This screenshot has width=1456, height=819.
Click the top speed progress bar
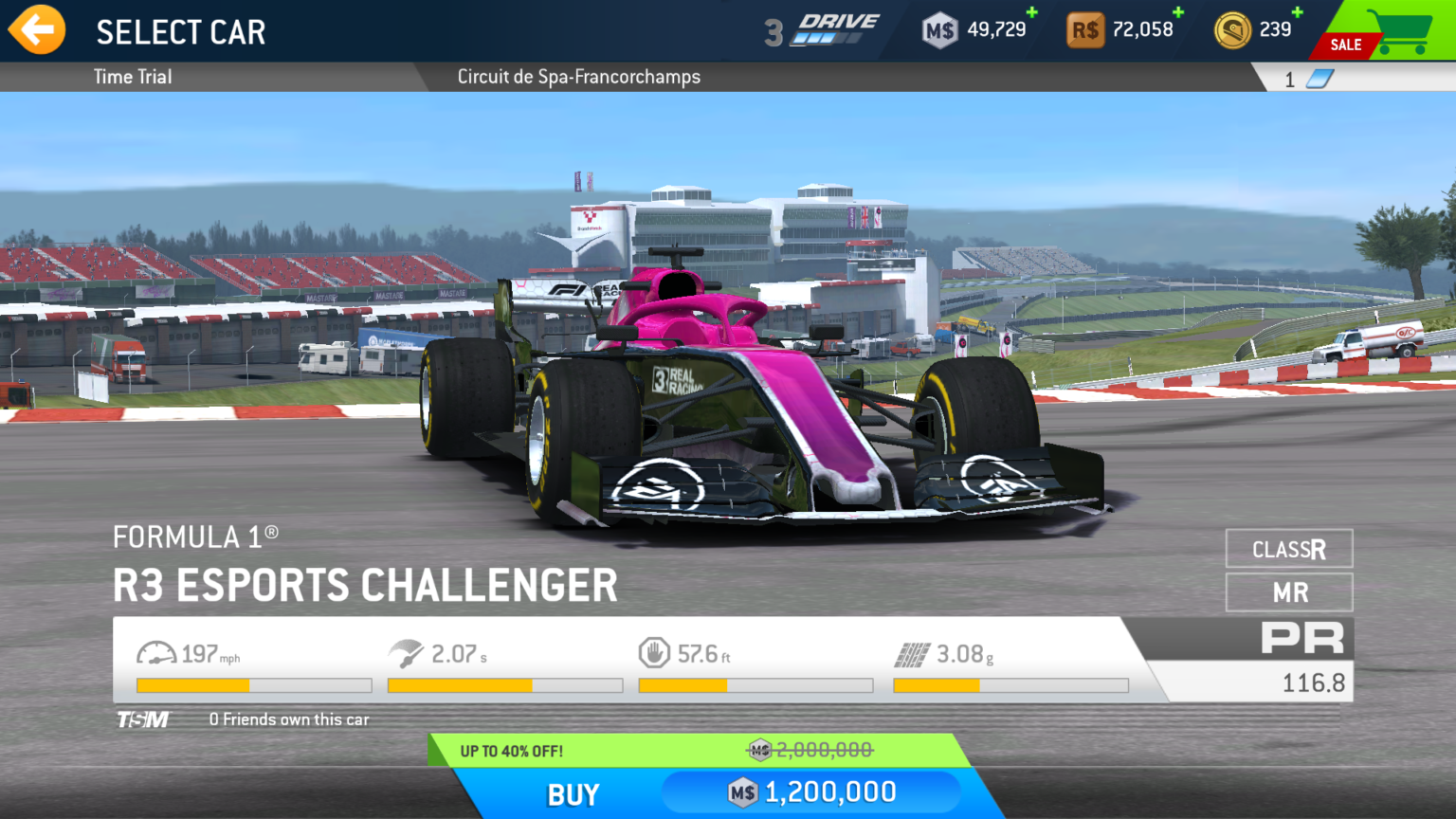[x=254, y=684]
